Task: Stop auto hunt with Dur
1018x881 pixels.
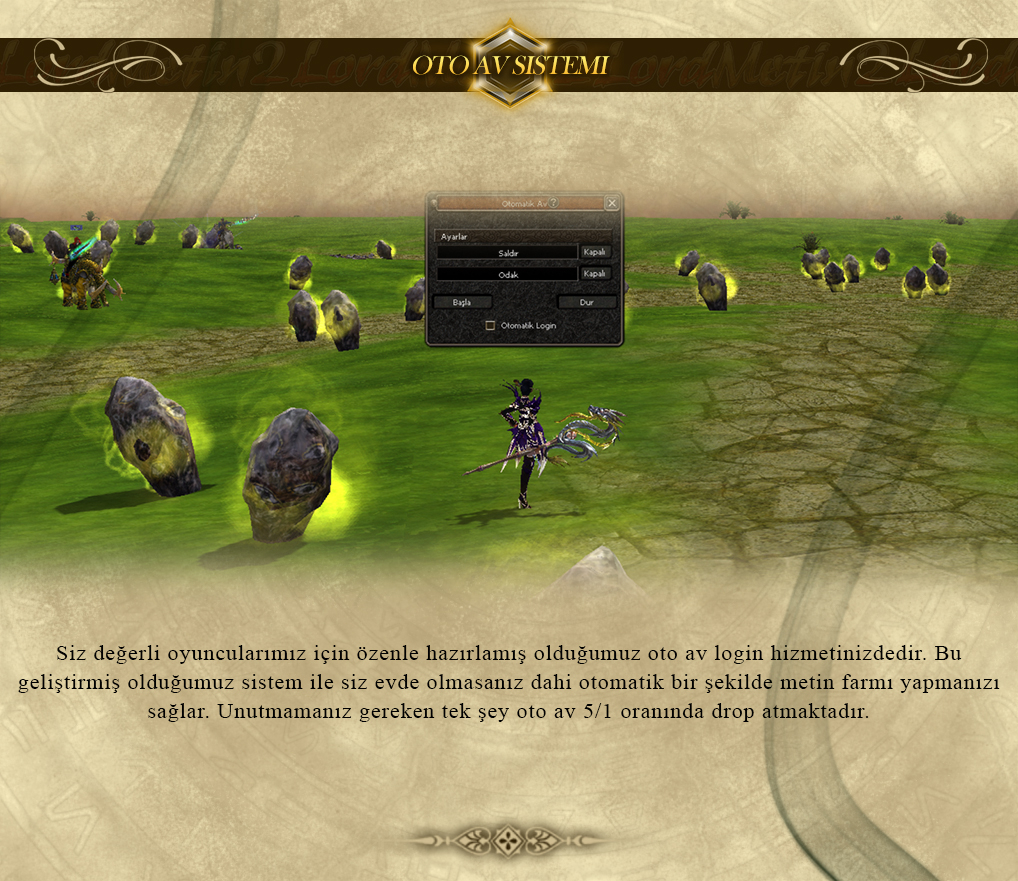Action: (x=587, y=302)
